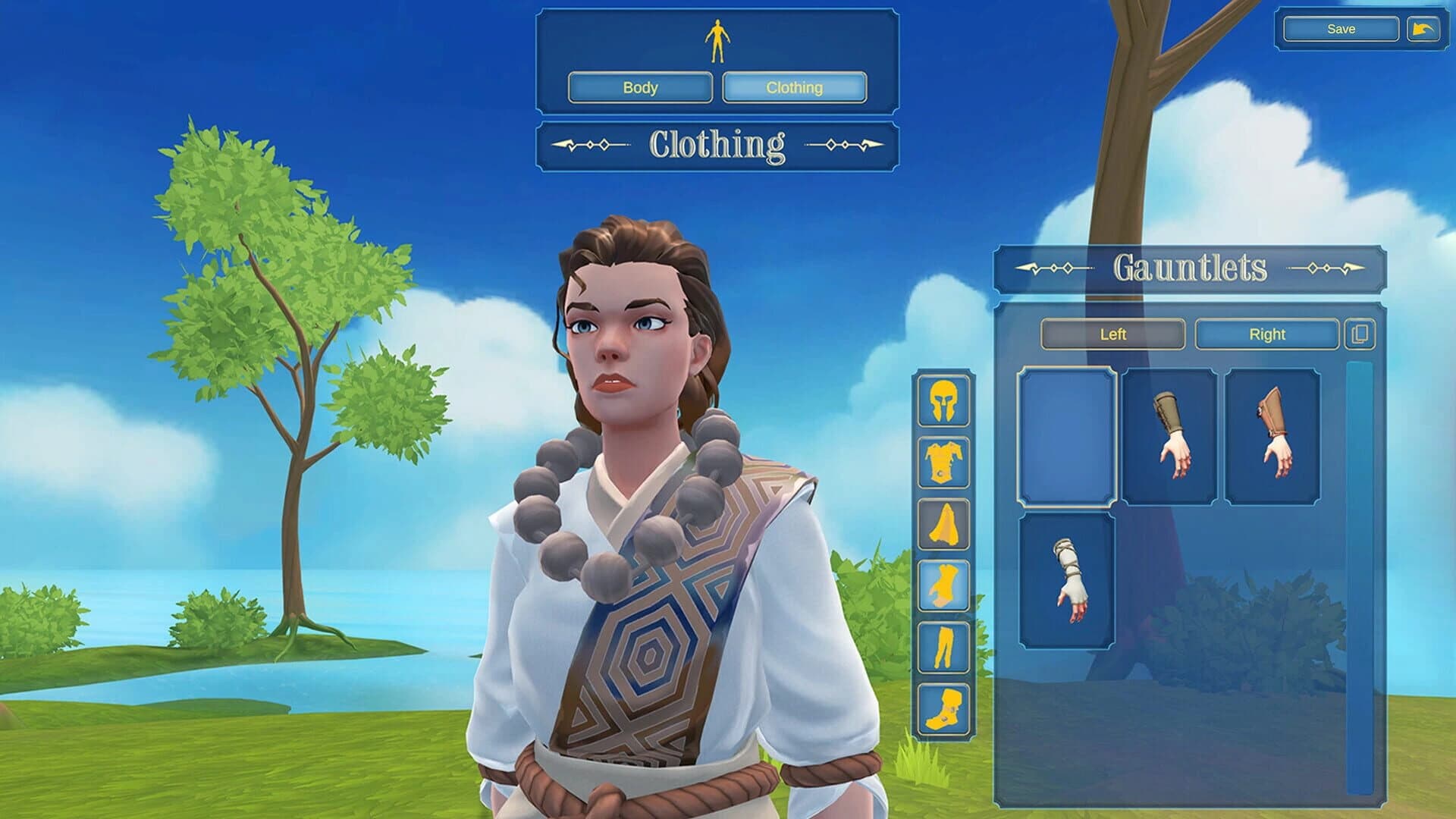This screenshot has height=819, width=1456.
Task: Save the character appearance
Action: click(1340, 30)
